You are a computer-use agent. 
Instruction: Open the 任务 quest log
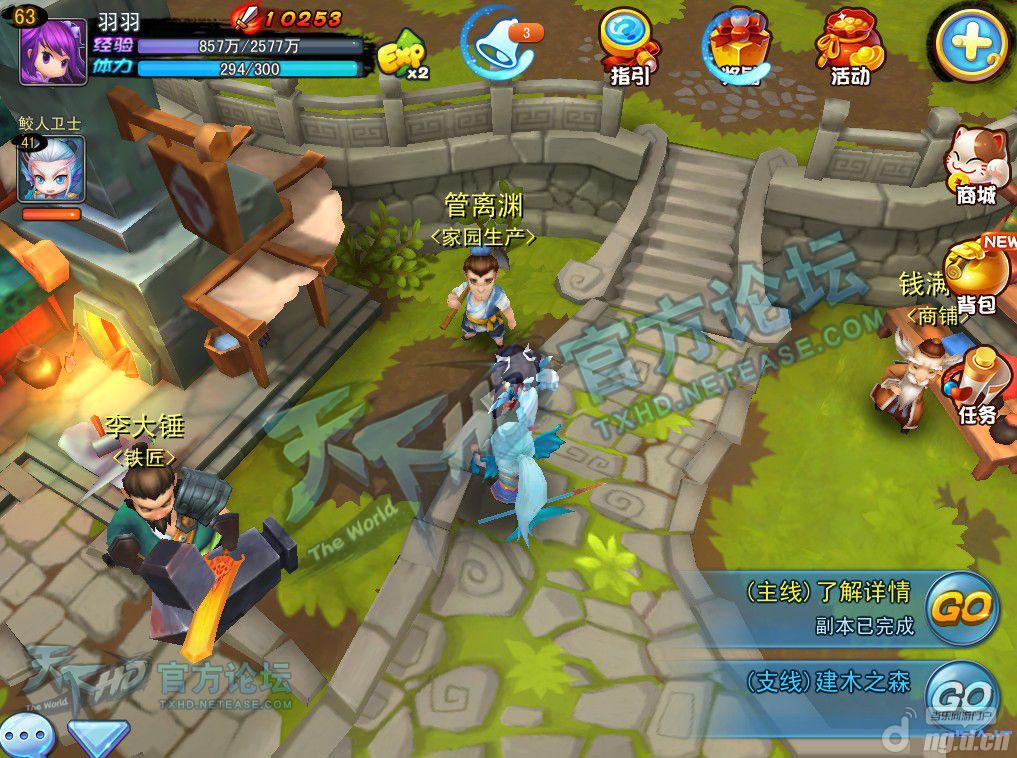click(x=976, y=385)
